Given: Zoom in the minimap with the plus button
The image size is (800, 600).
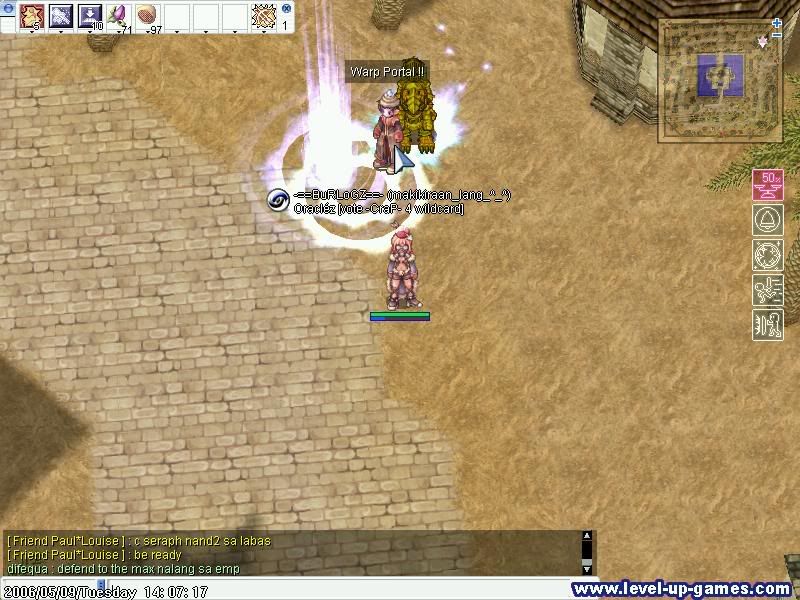Looking at the screenshot, I should pos(777,23).
